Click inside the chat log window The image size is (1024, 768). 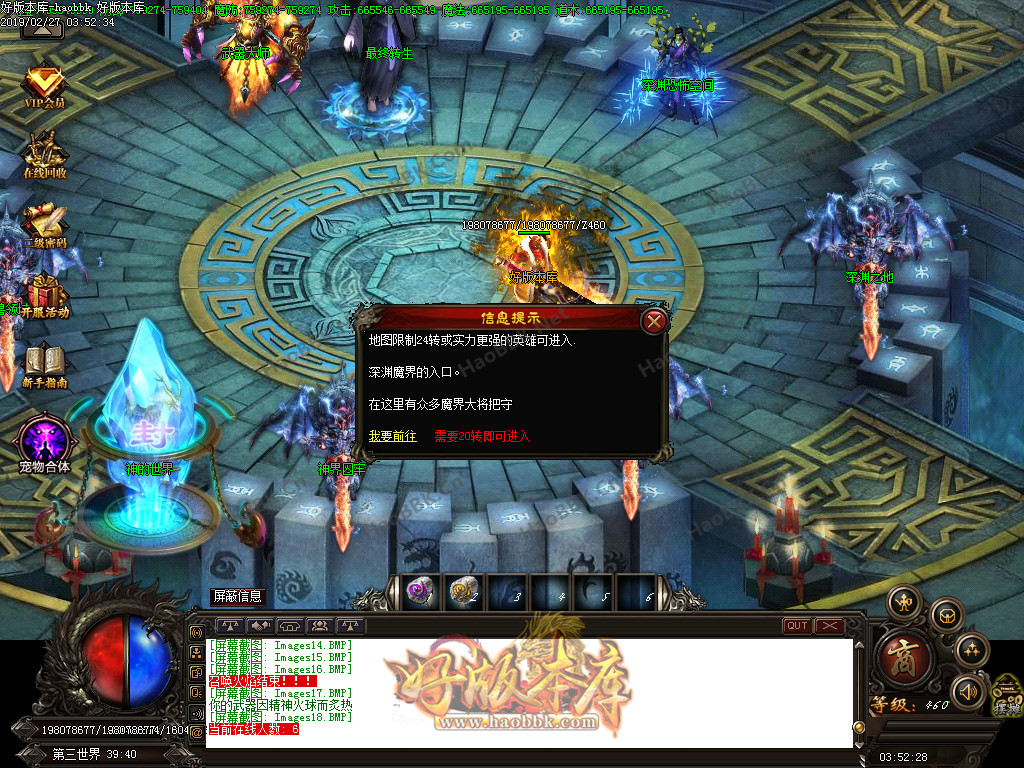point(528,692)
